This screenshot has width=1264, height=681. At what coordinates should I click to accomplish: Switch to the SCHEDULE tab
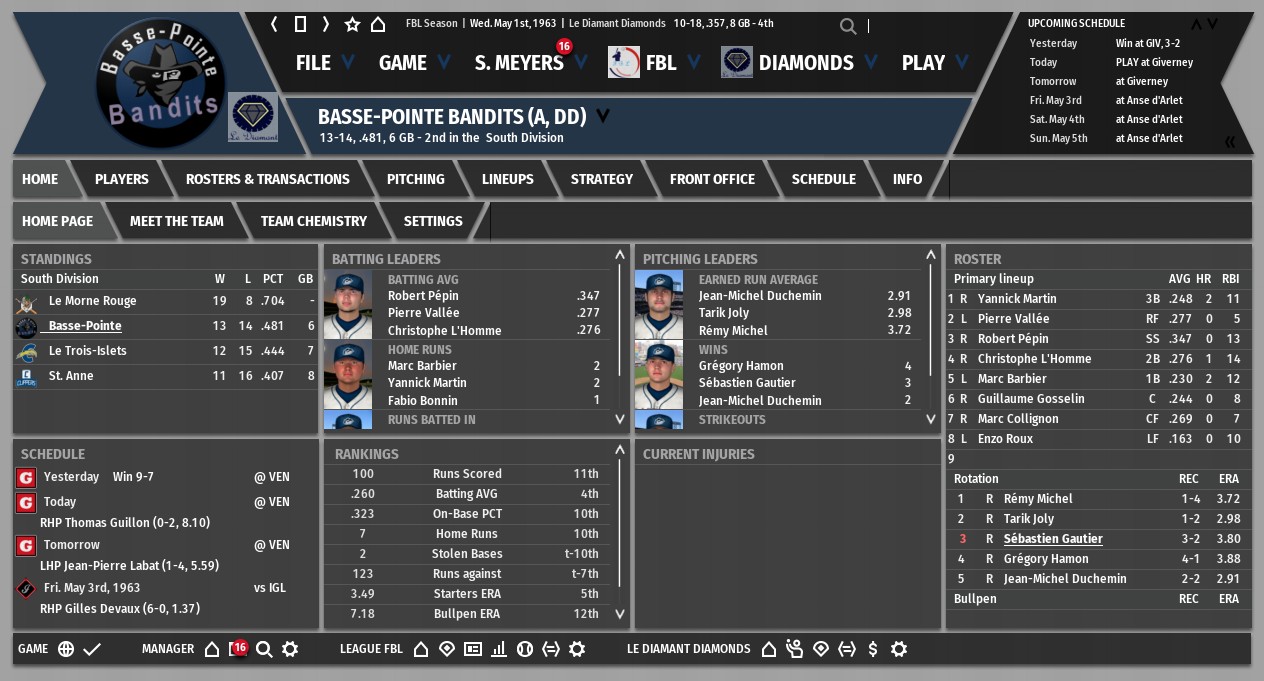pyautogui.click(x=823, y=179)
